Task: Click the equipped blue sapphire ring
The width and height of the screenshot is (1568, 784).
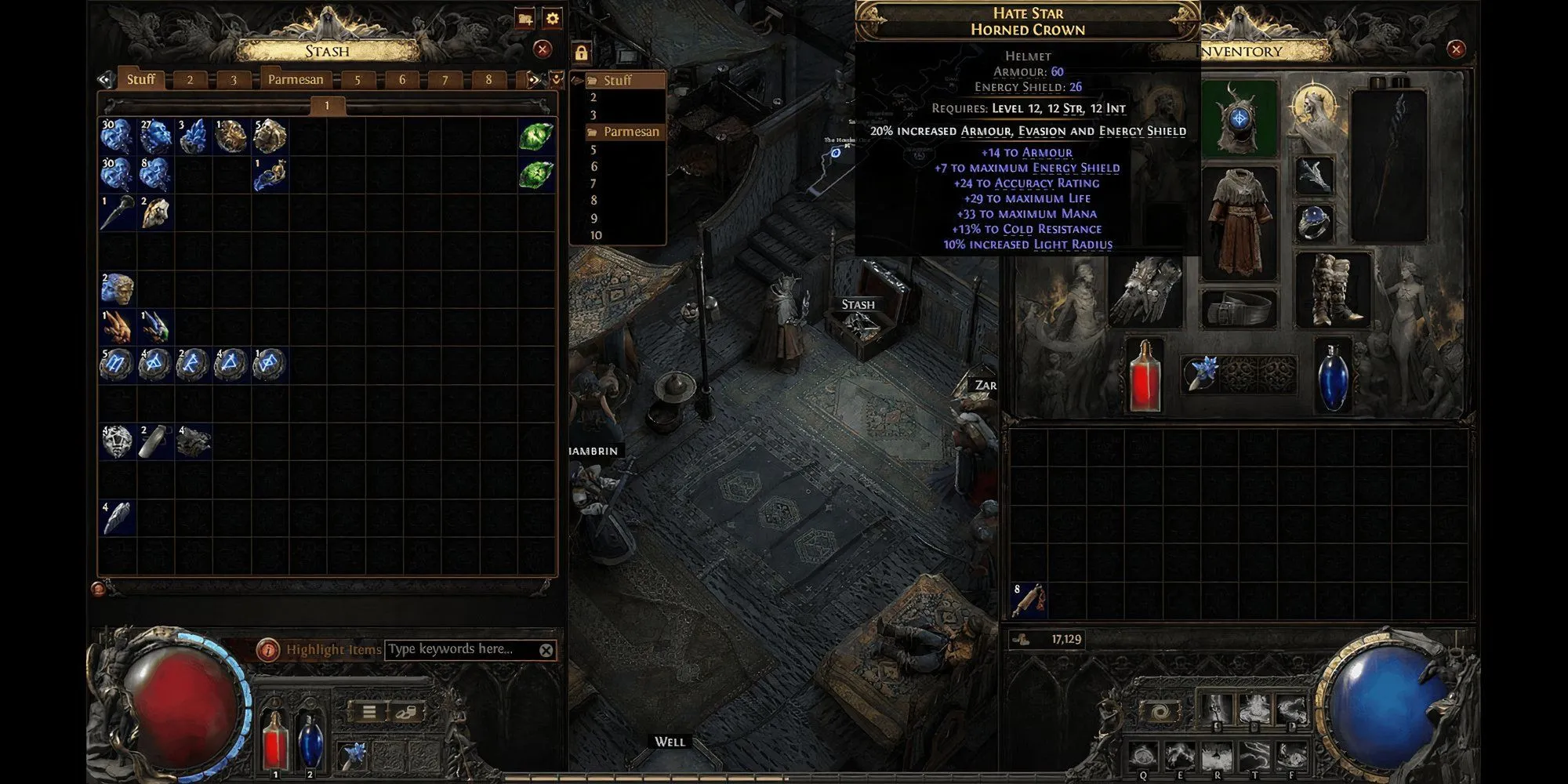Action: [1315, 223]
